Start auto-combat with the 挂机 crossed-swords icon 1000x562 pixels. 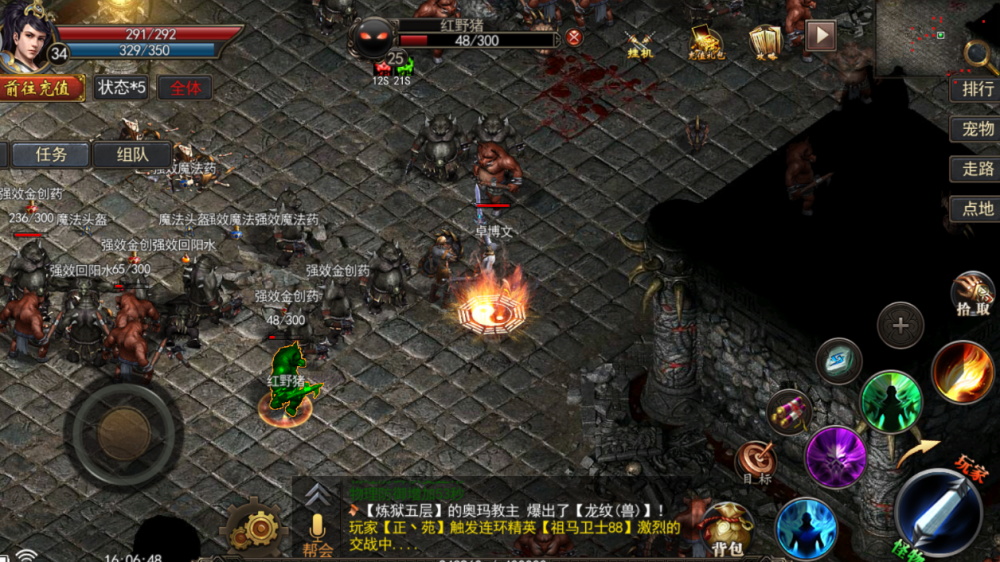tap(639, 43)
